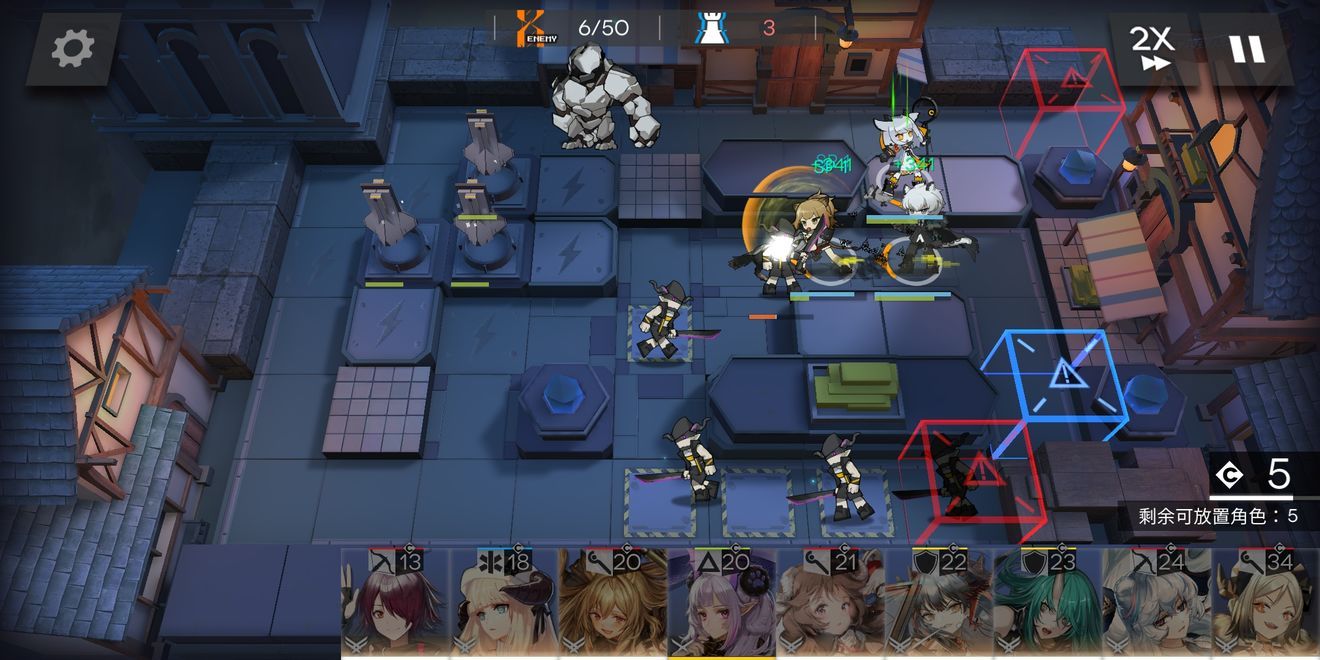Open the settings gear menu
Screen dimensions: 1320x660
(73, 48)
